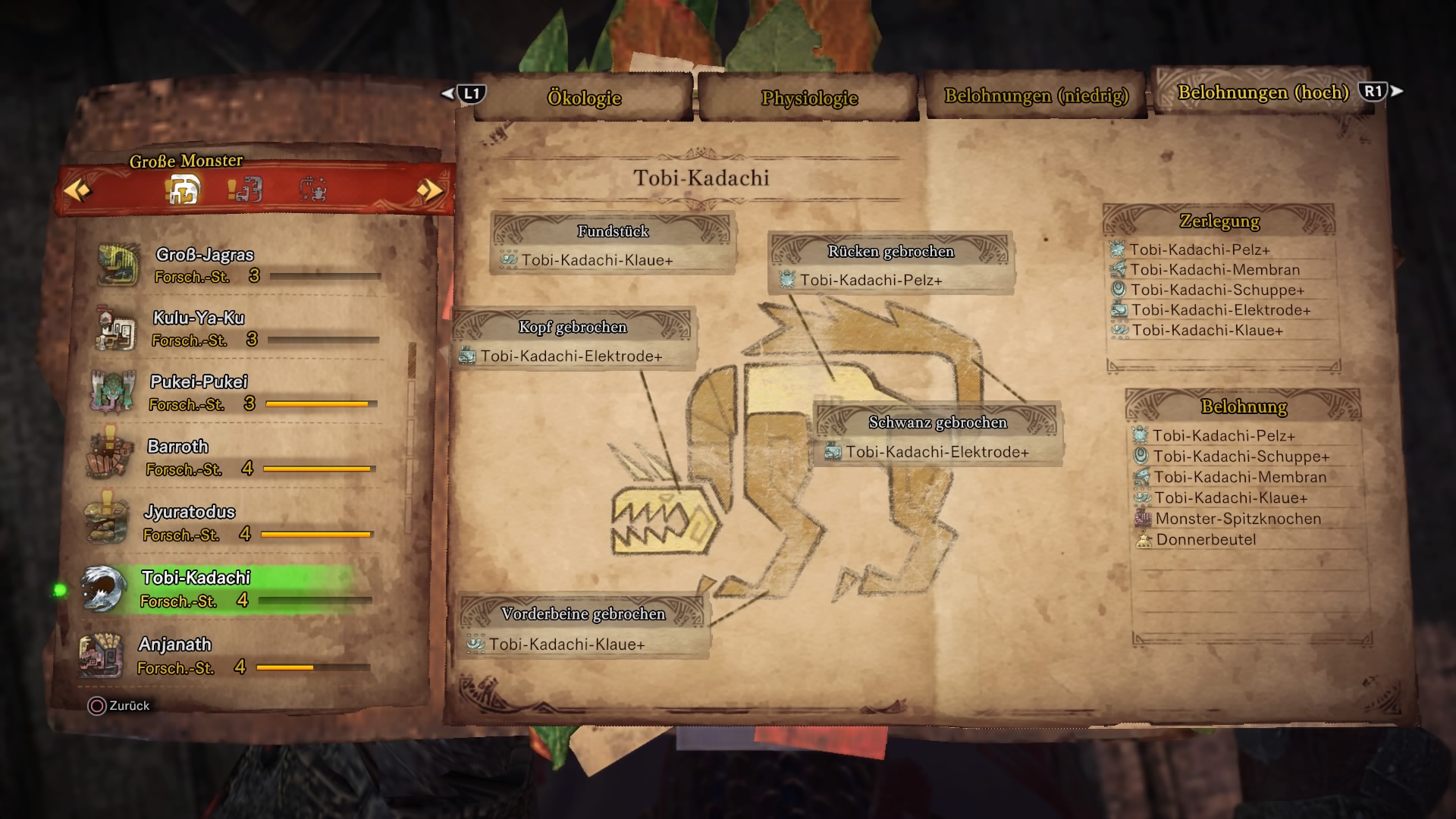1456x819 pixels.
Task: Switch to the second monster category icon
Action: tap(245, 189)
